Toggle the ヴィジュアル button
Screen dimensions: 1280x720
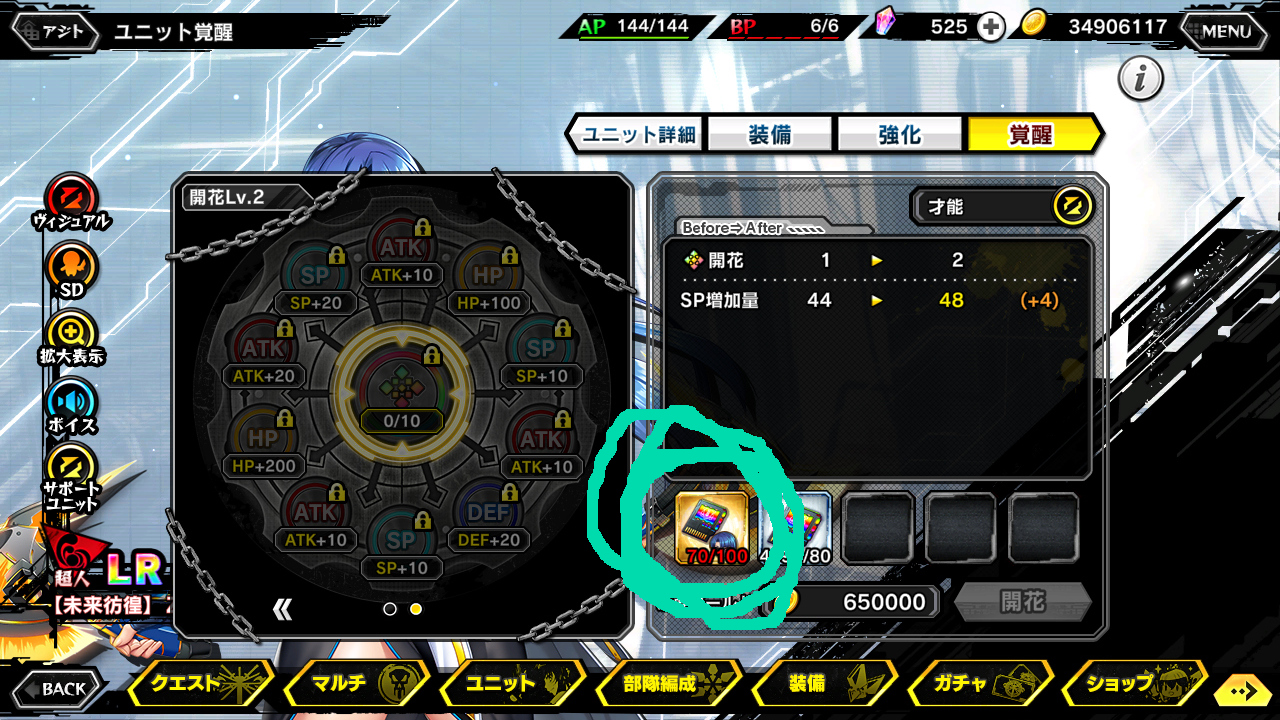(x=71, y=197)
